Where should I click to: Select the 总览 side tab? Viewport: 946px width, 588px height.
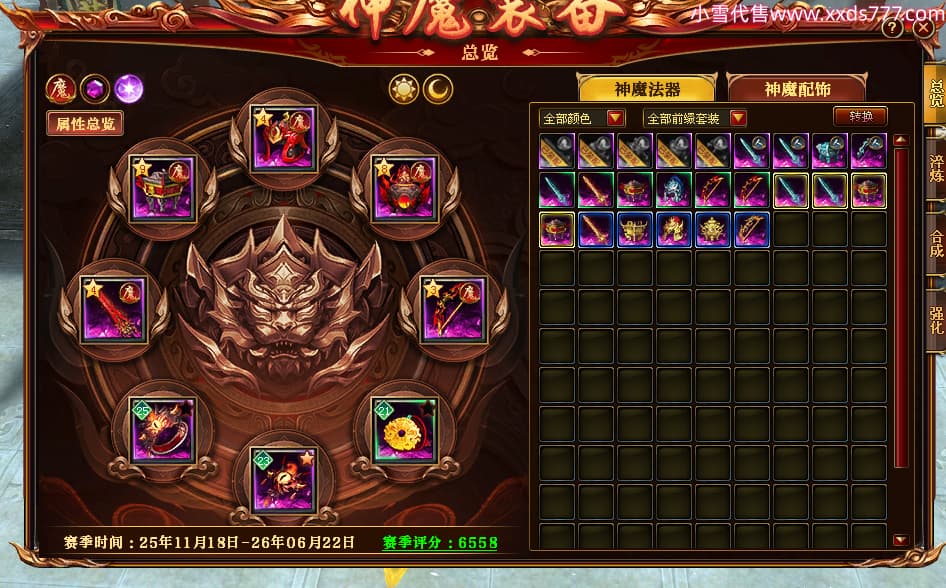click(x=936, y=94)
